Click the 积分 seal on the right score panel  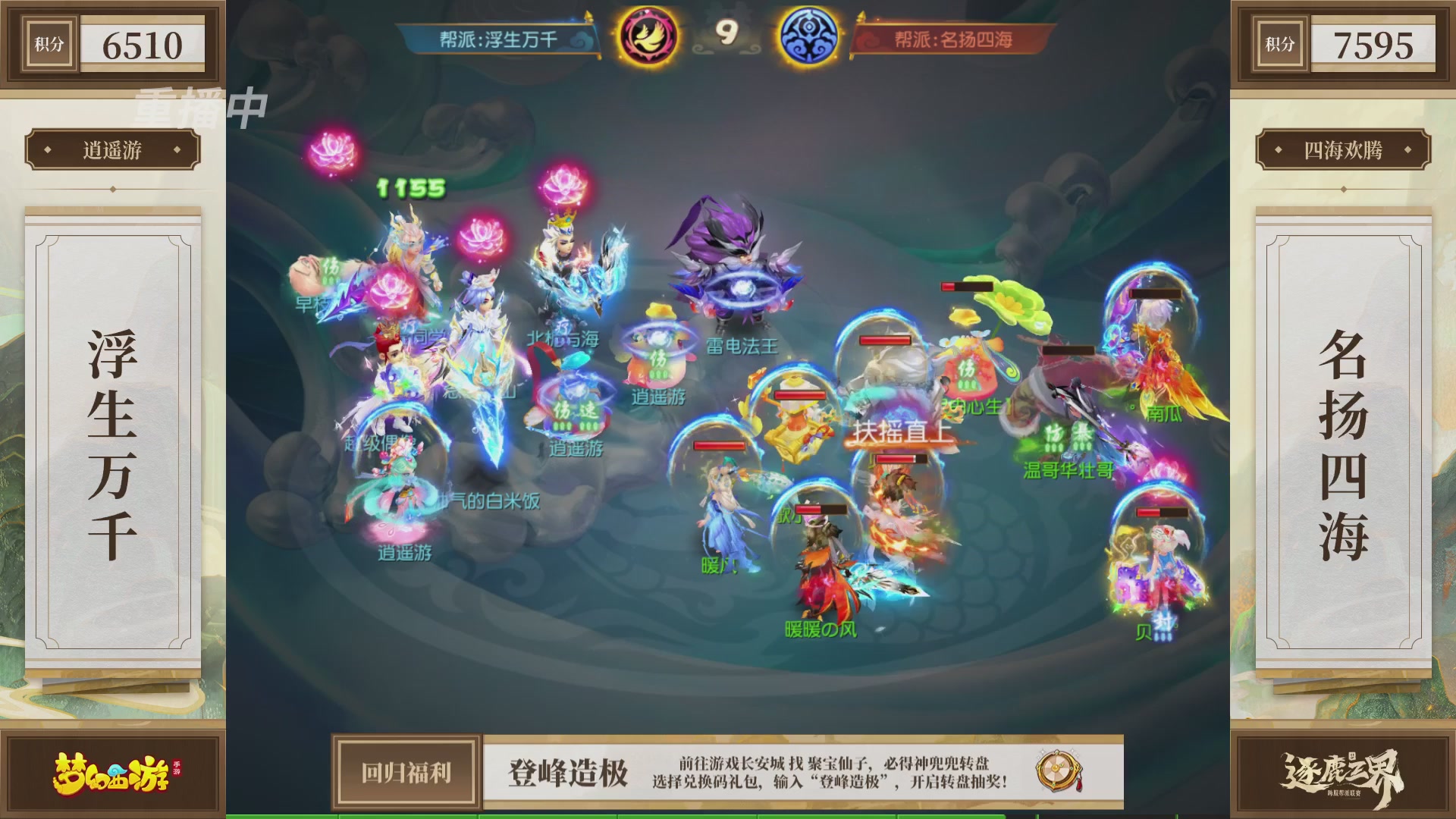tap(1280, 44)
